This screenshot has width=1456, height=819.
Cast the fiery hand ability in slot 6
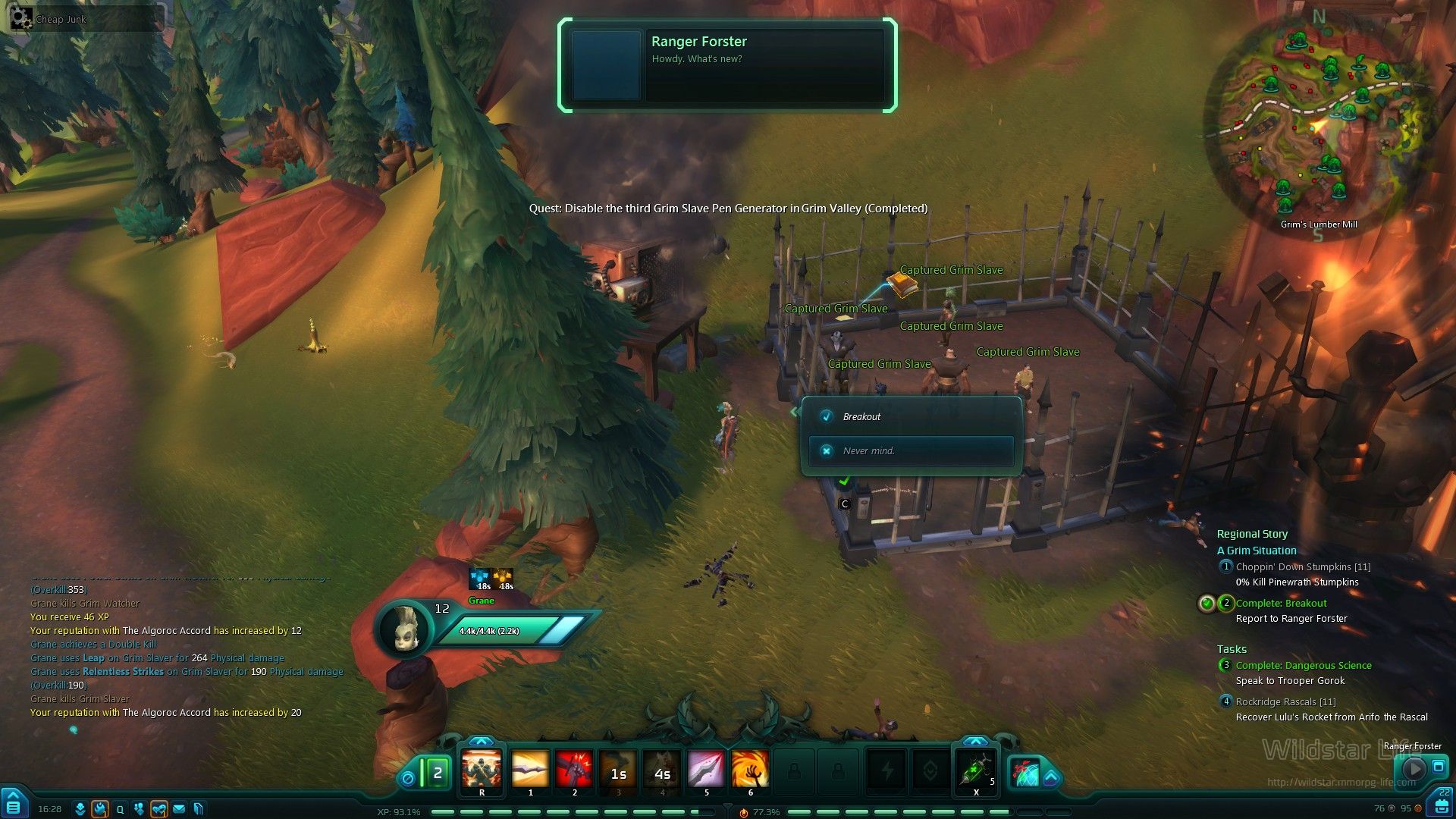click(750, 769)
